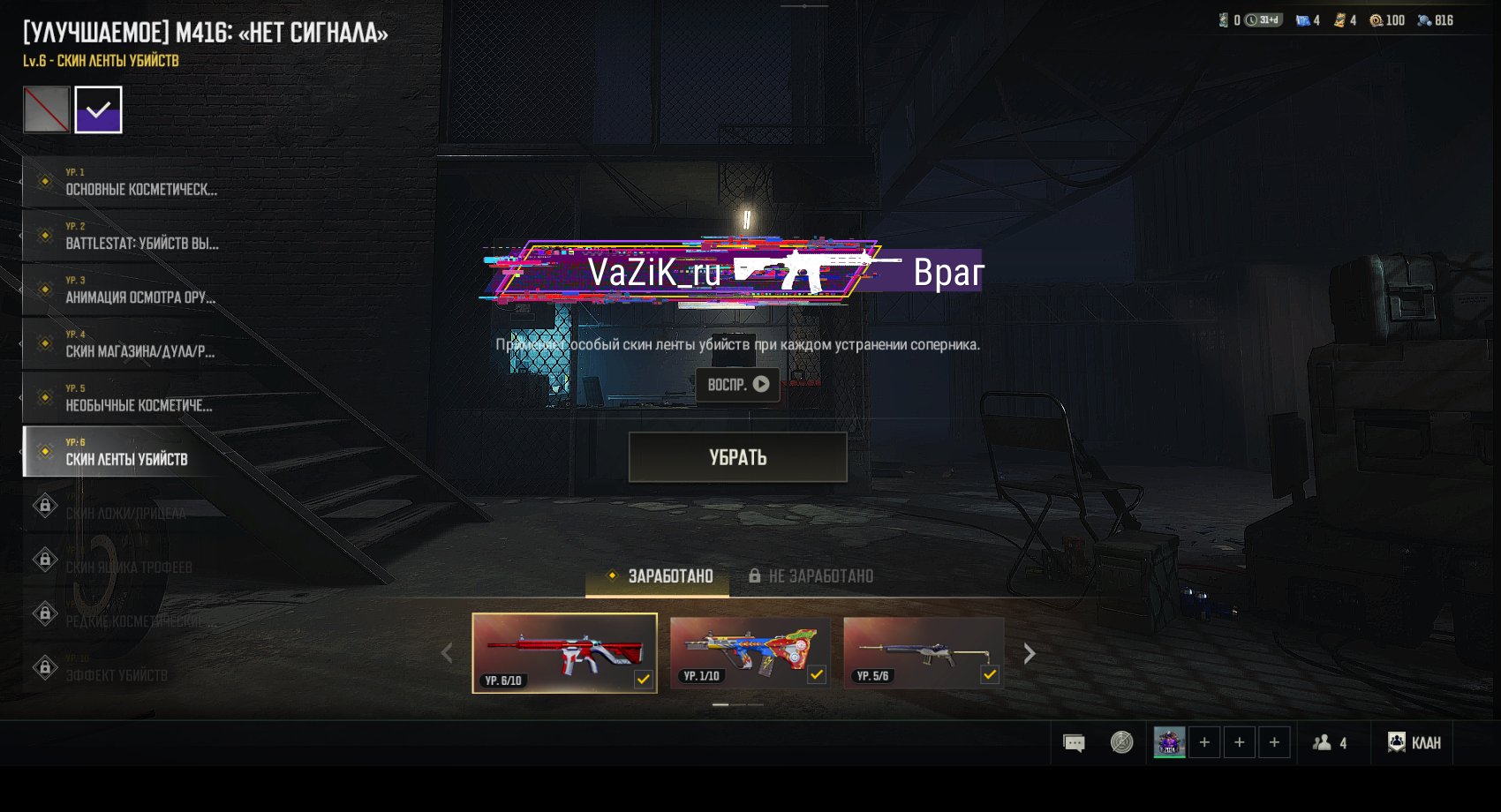Open the НЕ ЗАРАБОТАНО tab
This screenshot has width=1501, height=812.
pyautogui.click(x=811, y=576)
